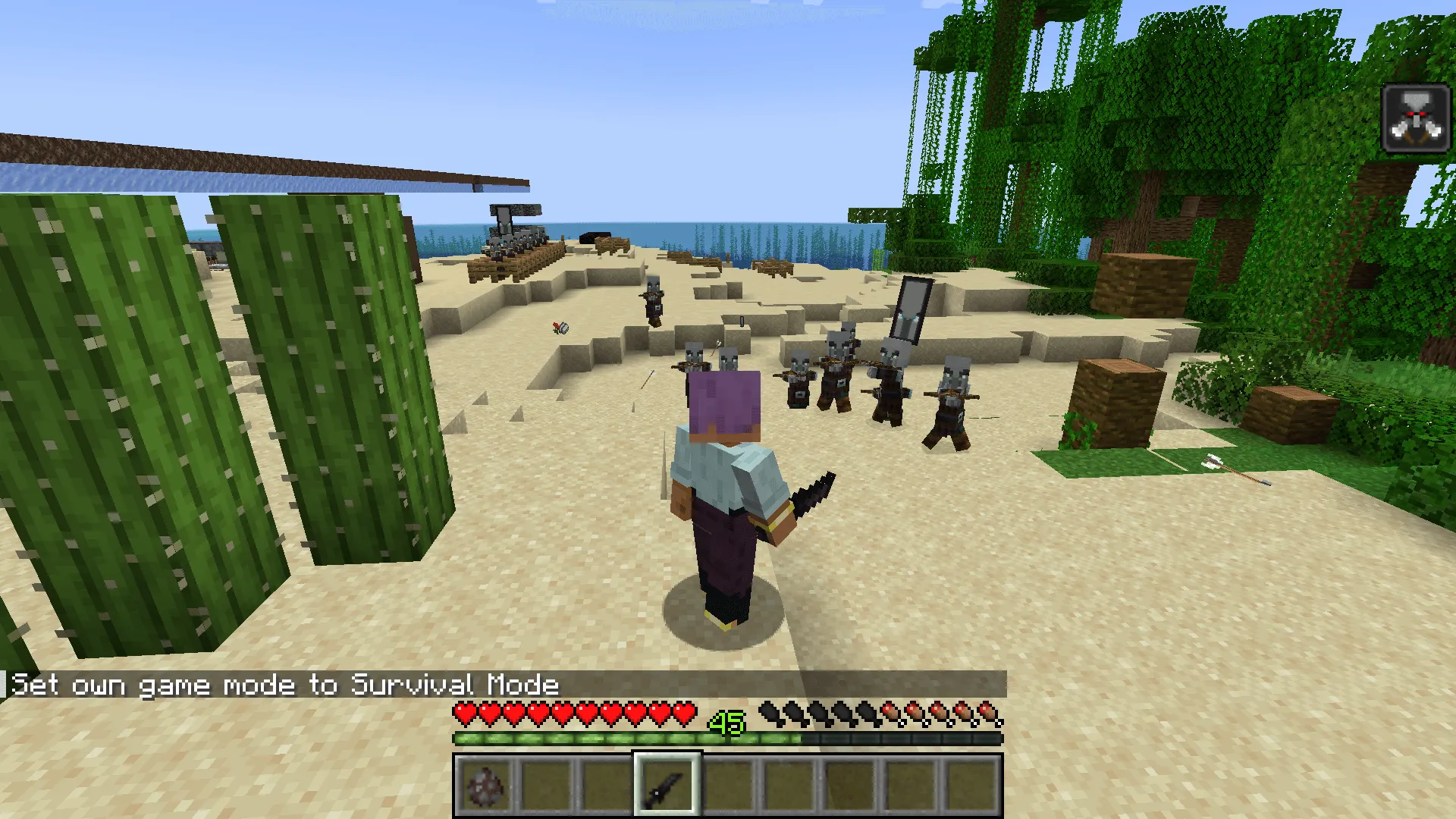Click the leftmost heart in the health bar
Screen dimensions: 1456x819
click(x=463, y=711)
